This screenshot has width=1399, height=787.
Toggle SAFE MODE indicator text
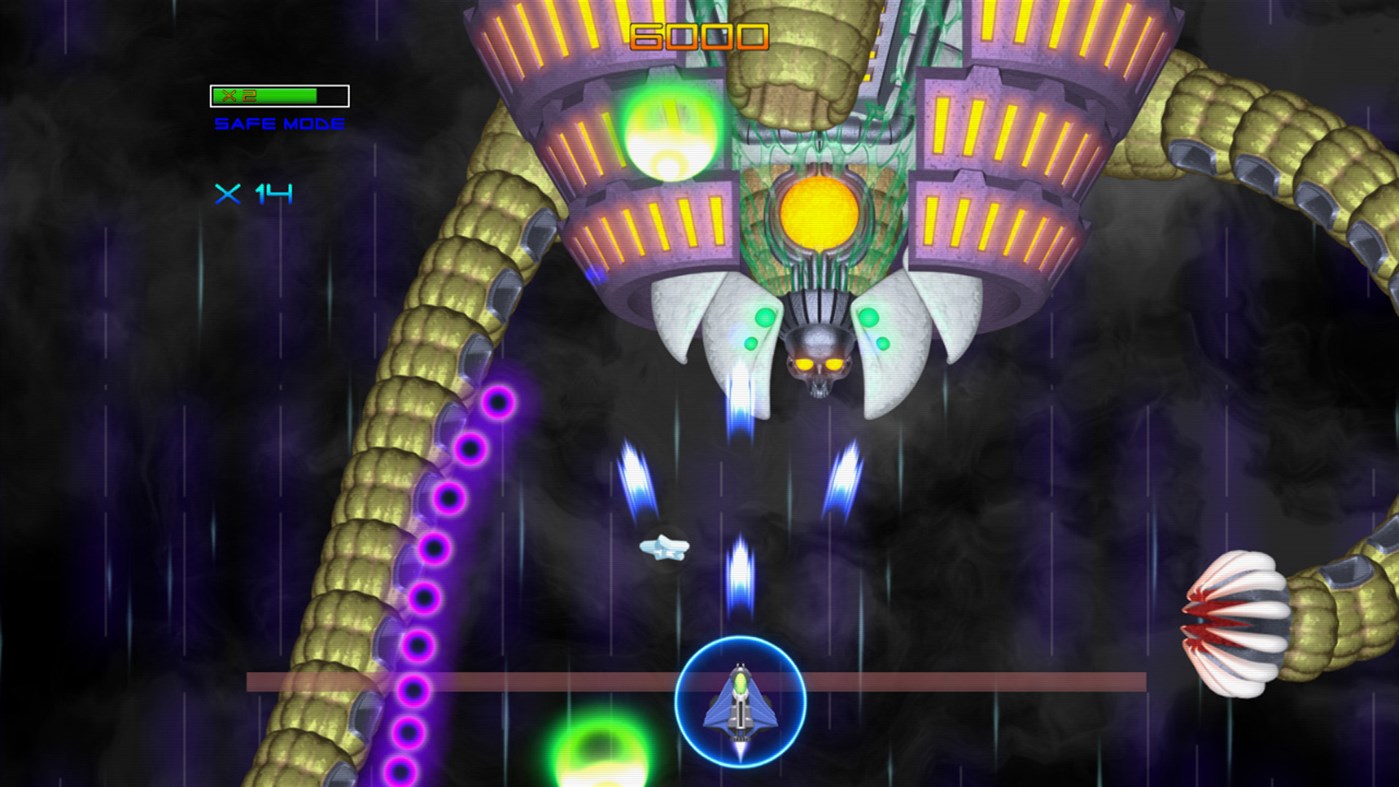pyautogui.click(x=277, y=123)
